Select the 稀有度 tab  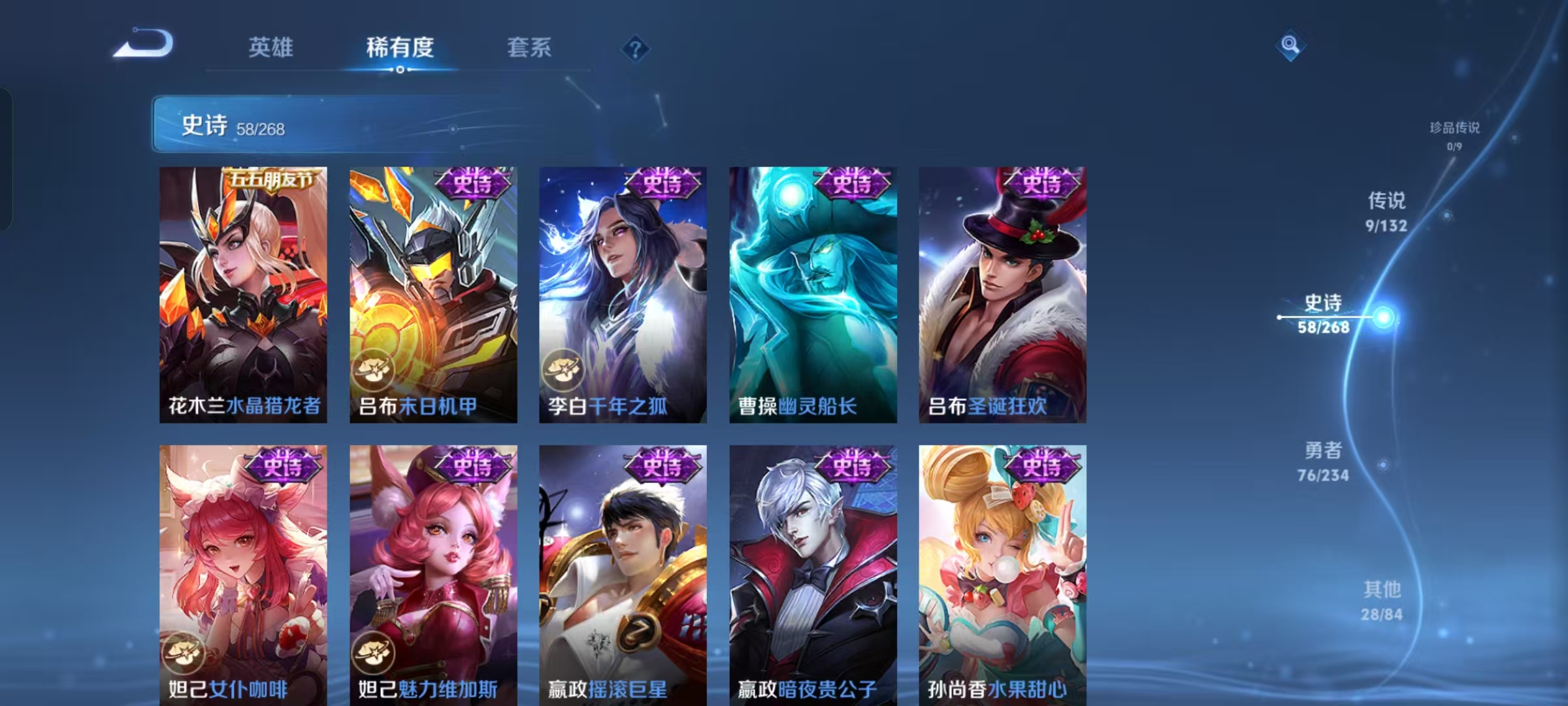click(x=400, y=47)
